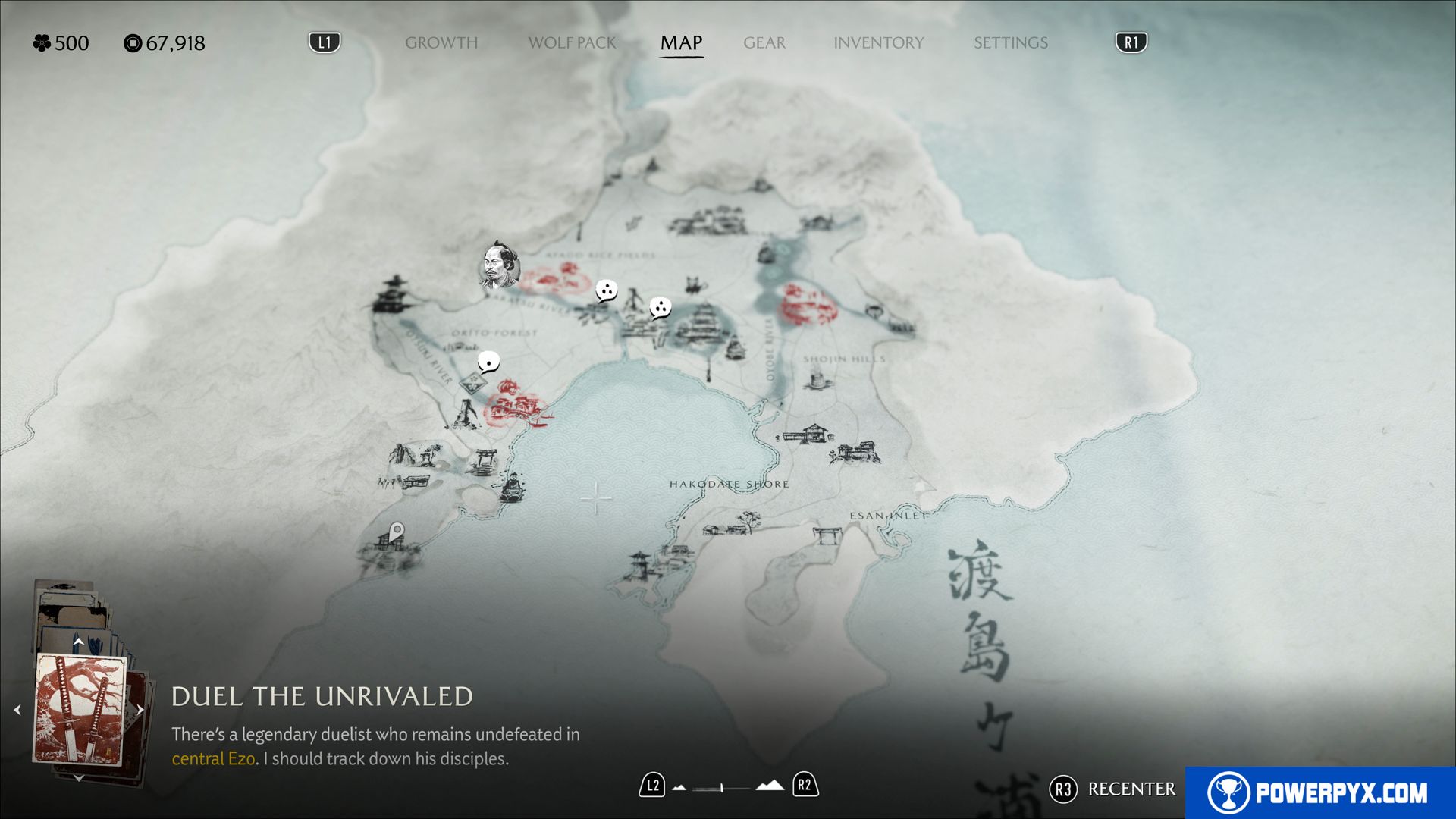This screenshot has height=819, width=1456.
Task: Select the samurai portrait map marker
Action: coord(500,265)
